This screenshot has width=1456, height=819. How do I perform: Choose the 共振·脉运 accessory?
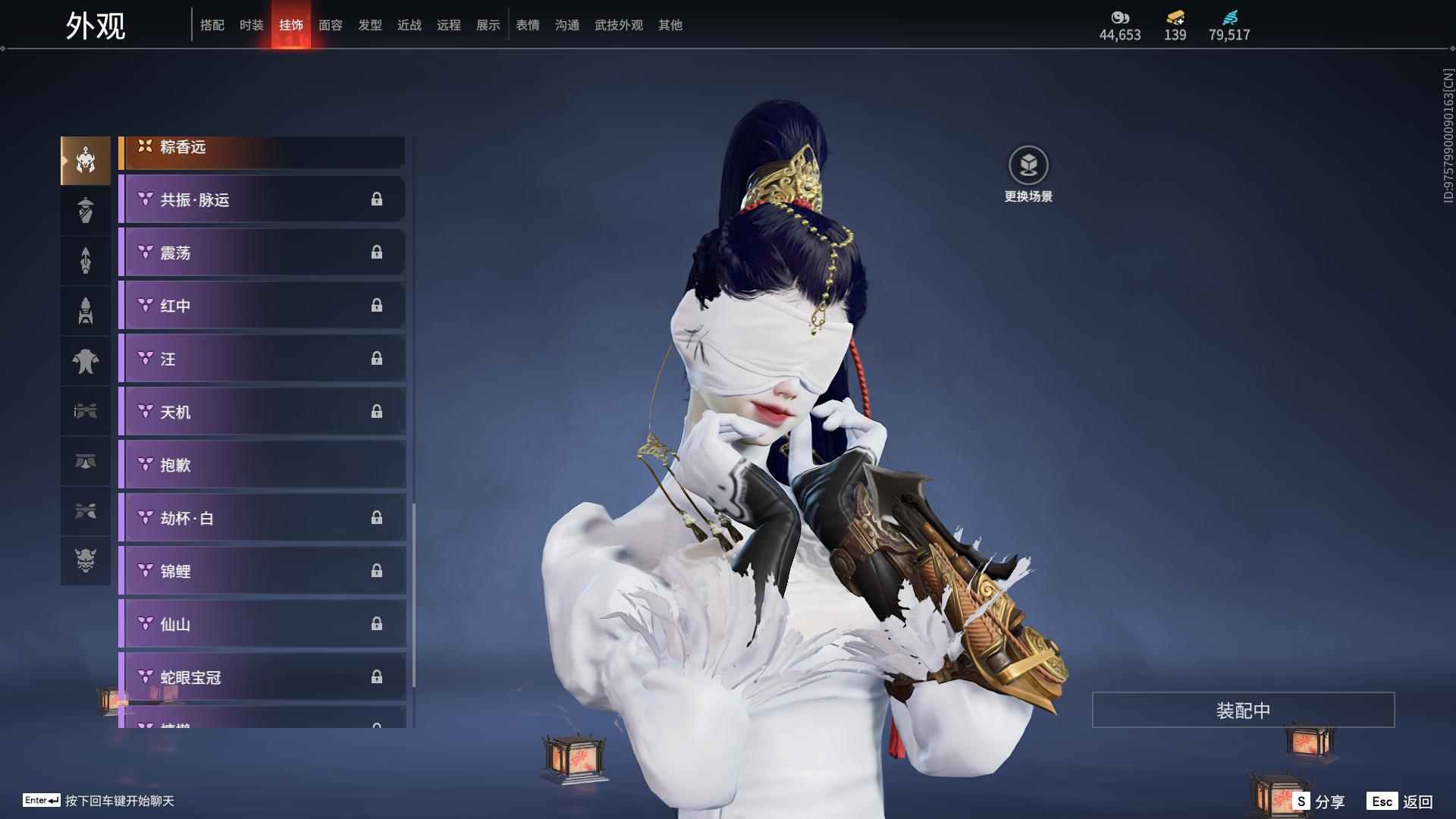[262, 199]
